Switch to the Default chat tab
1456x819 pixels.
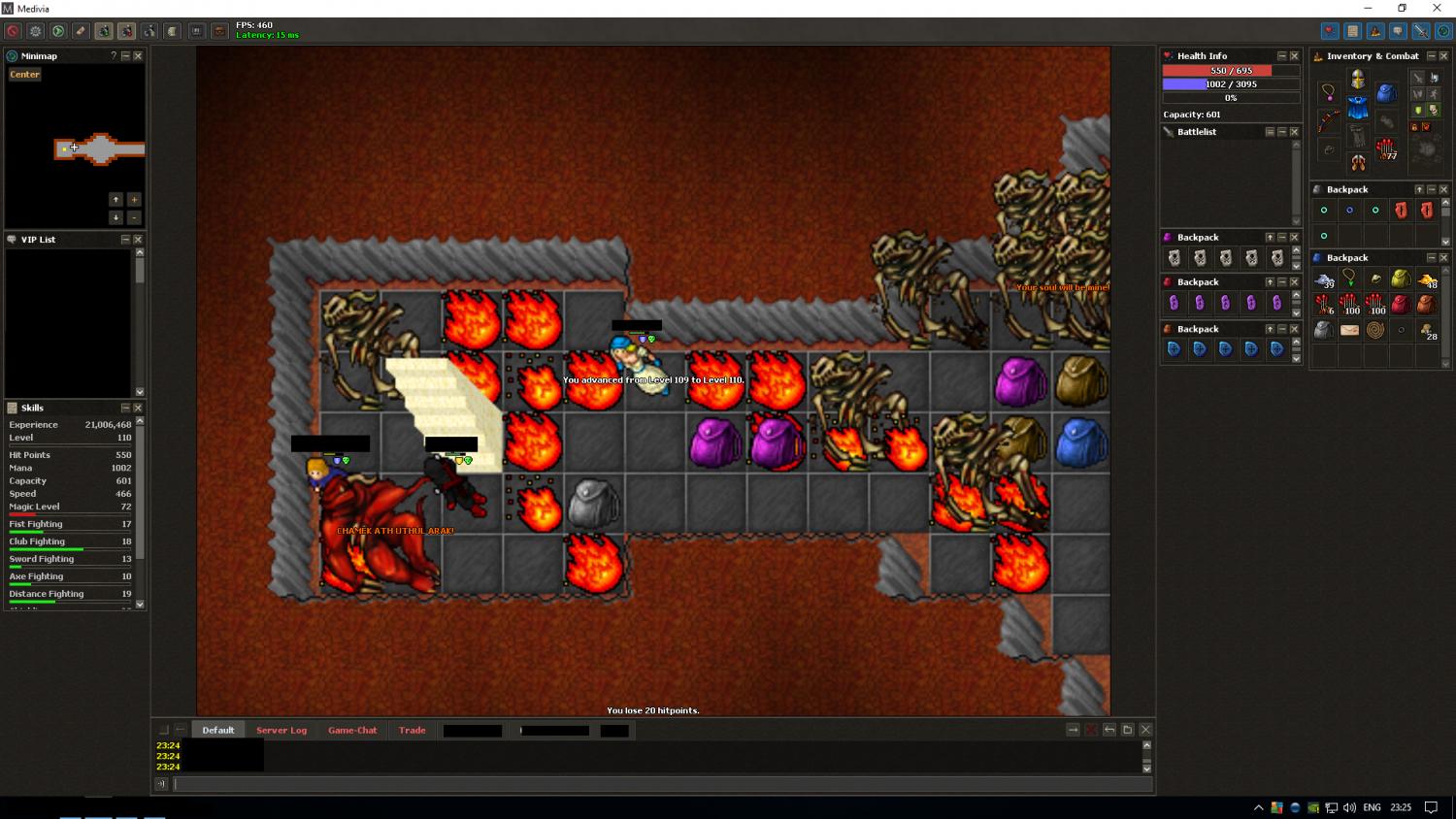point(218,731)
